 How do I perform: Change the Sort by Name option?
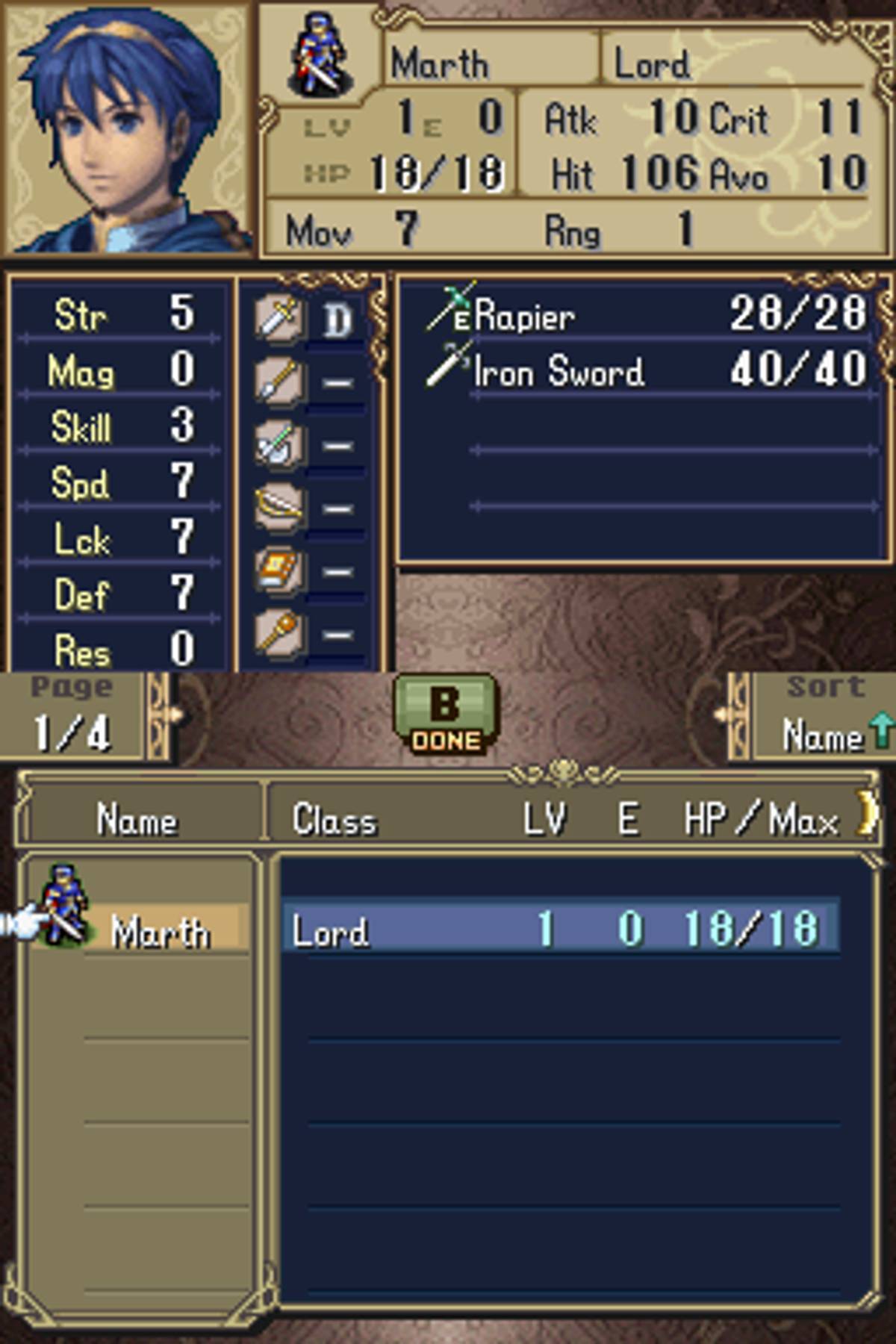[824, 716]
